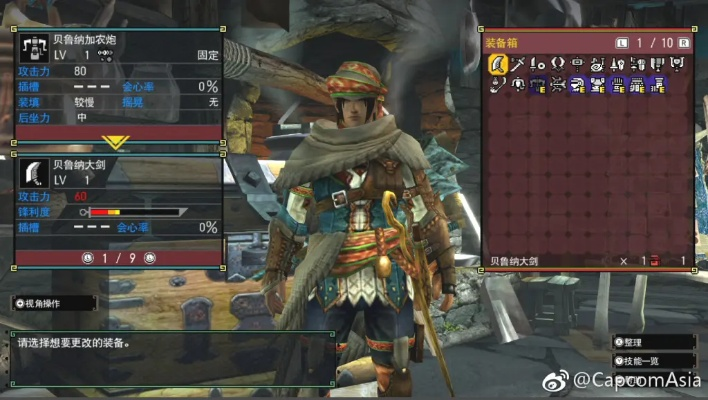Open the 整理 sort option
Screen dimensions: 708x400
[649, 342]
